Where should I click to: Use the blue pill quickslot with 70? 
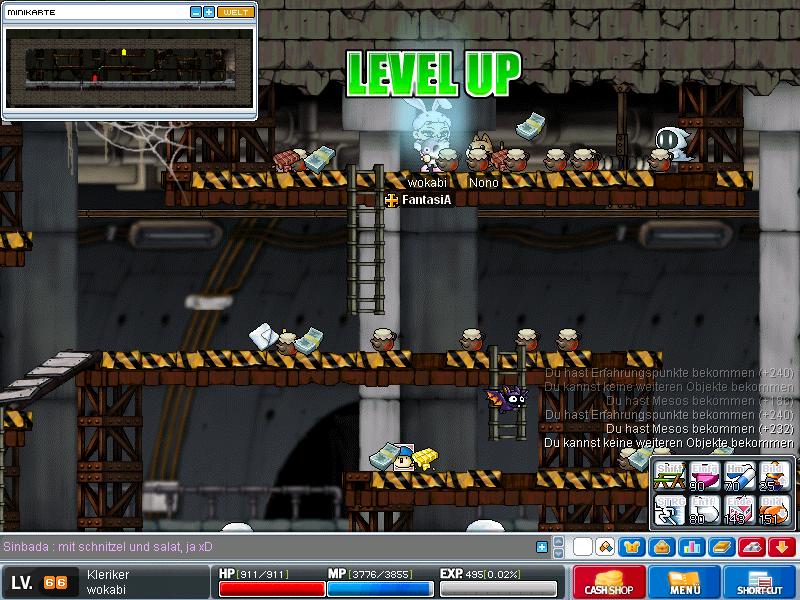coord(739,476)
